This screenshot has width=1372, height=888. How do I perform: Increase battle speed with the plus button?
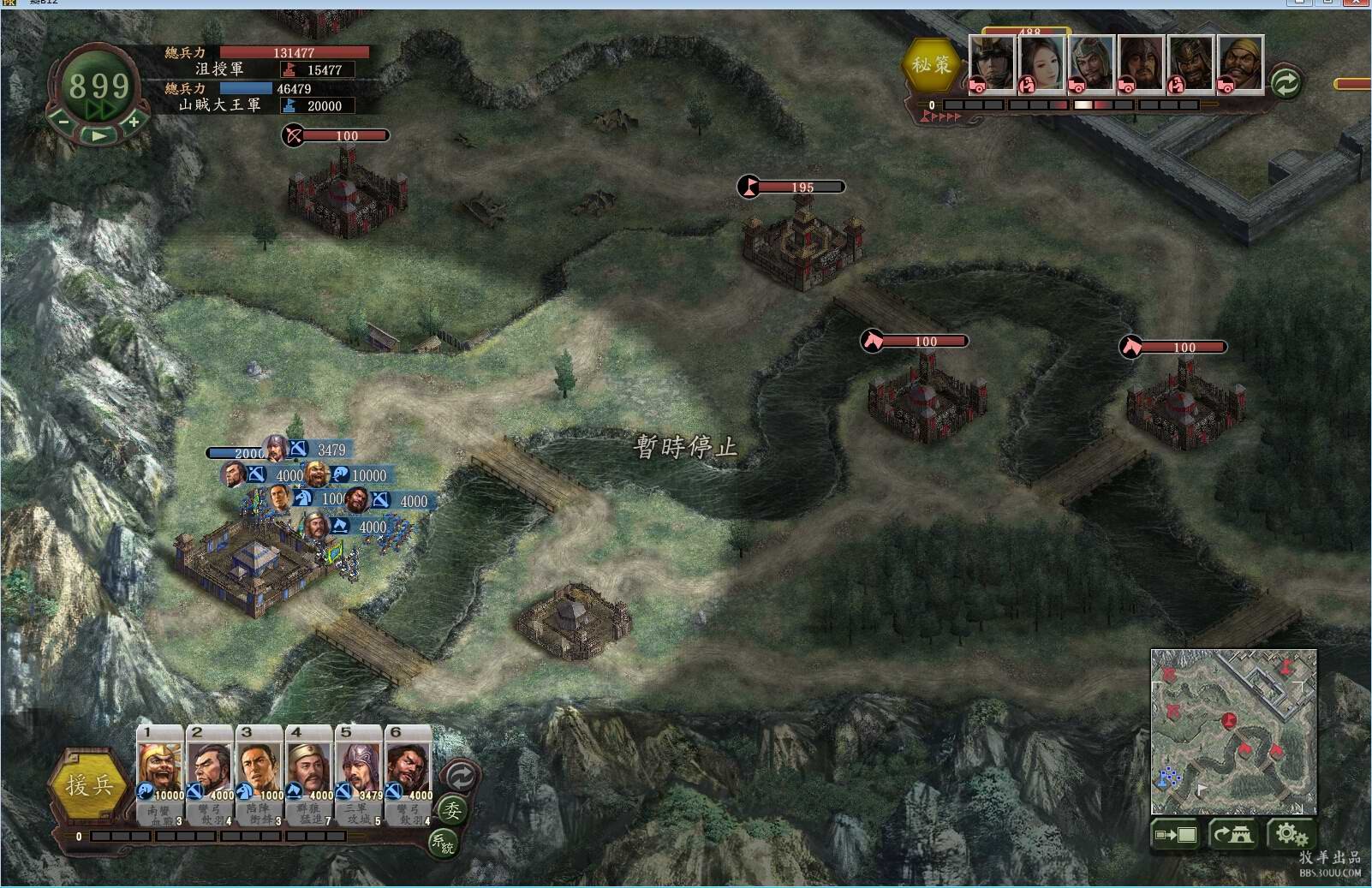[134, 122]
